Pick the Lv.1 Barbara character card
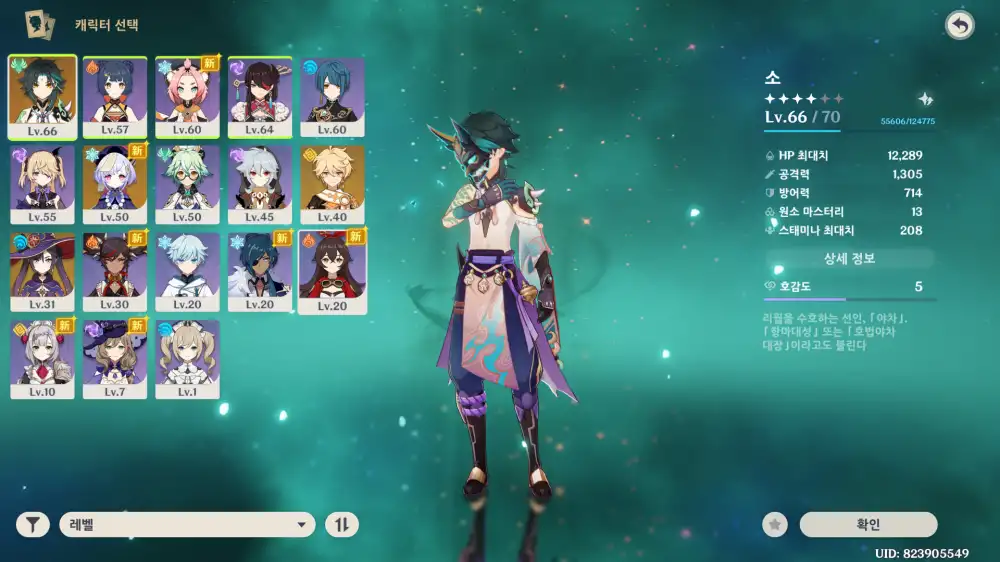The width and height of the screenshot is (1000, 562). click(x=186, y=357)
